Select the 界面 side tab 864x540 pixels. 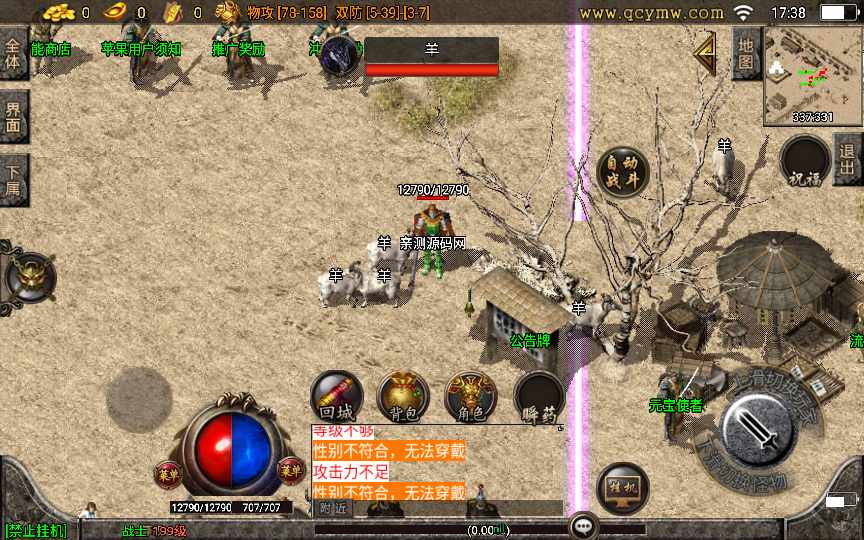(x=13, y=118)
